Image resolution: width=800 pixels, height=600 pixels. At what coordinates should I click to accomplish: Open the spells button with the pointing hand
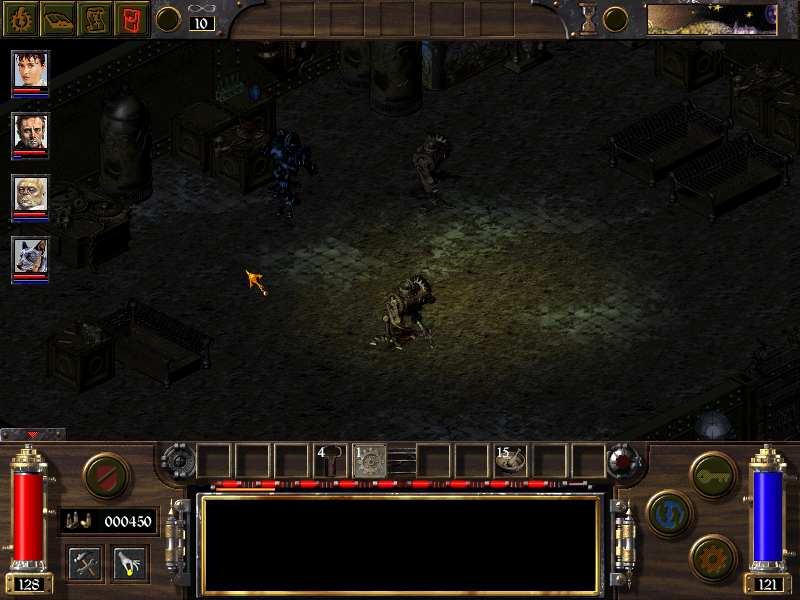(x=129, y=564)
